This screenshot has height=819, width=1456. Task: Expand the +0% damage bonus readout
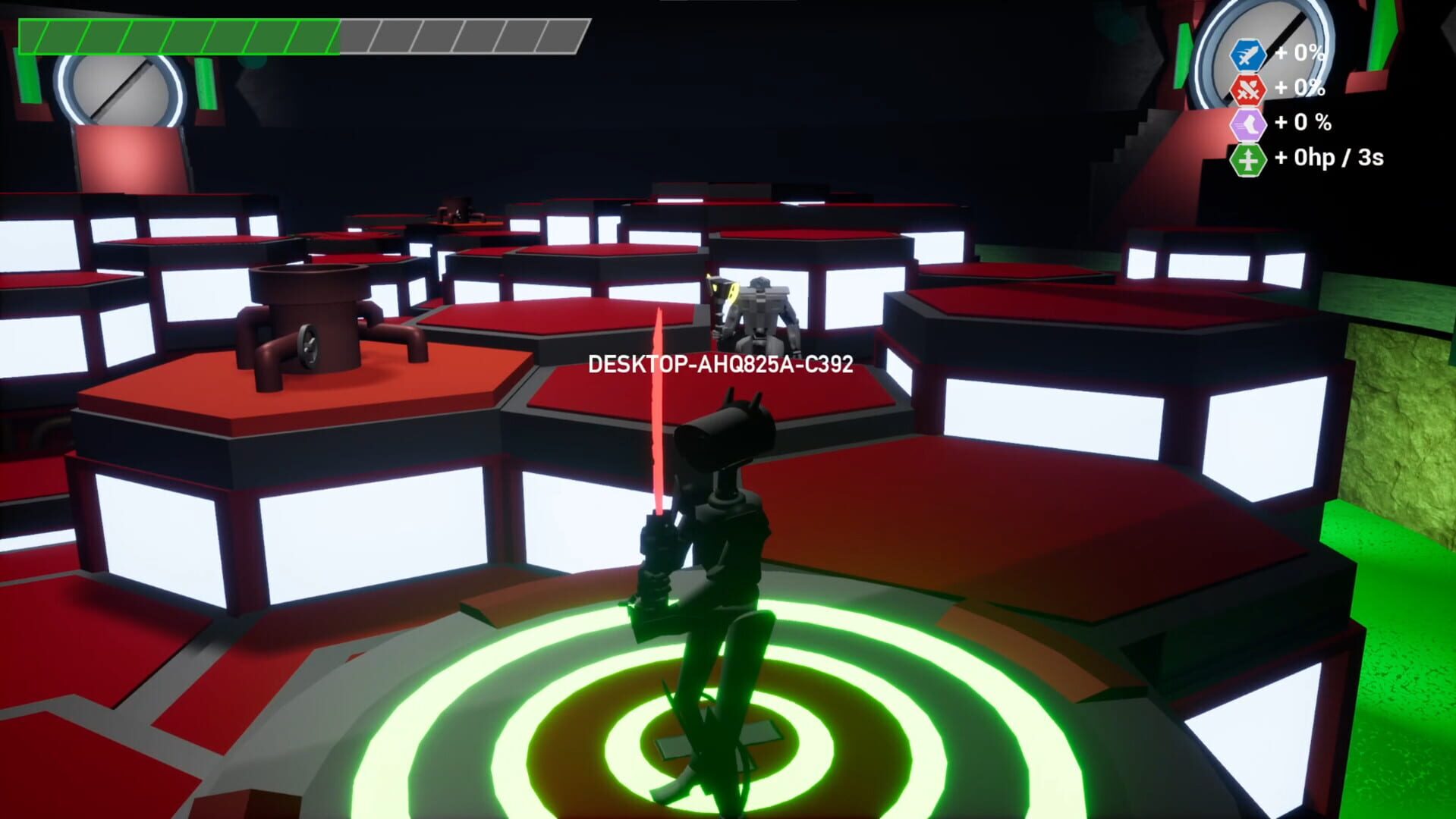point(1299,89)
